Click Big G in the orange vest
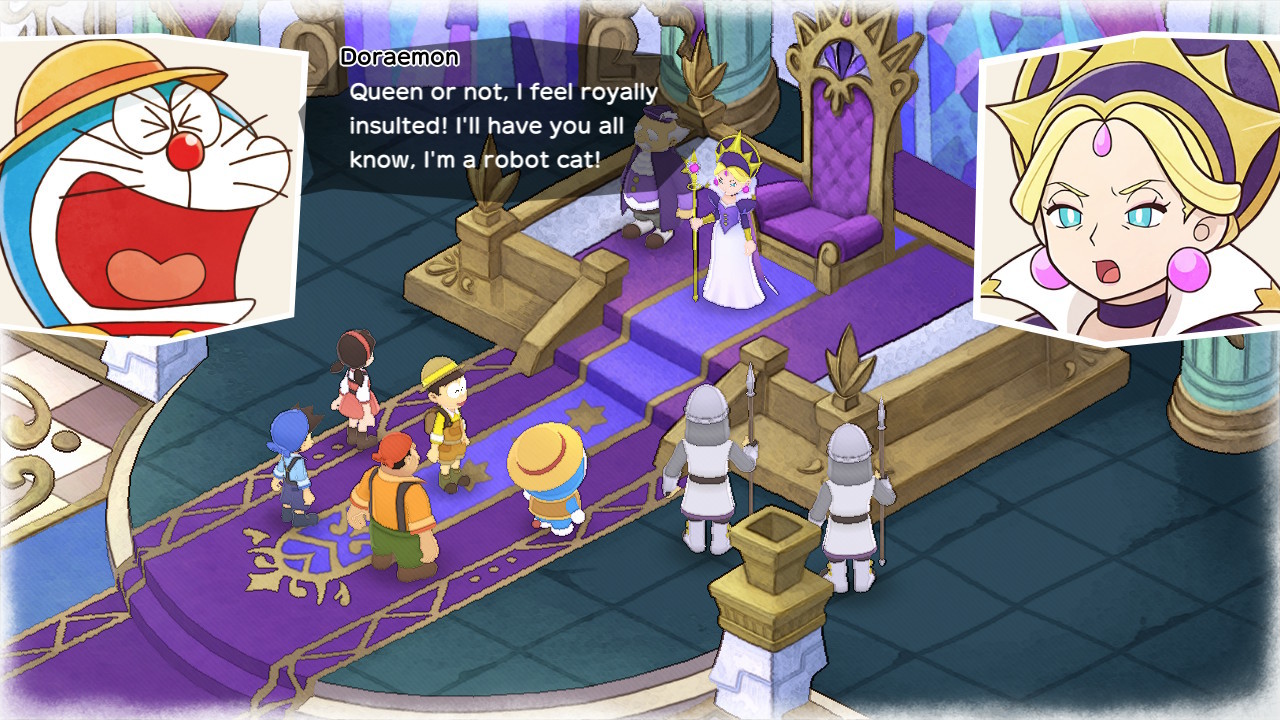This screenshot has width=1280, height=720. (395, 500)
